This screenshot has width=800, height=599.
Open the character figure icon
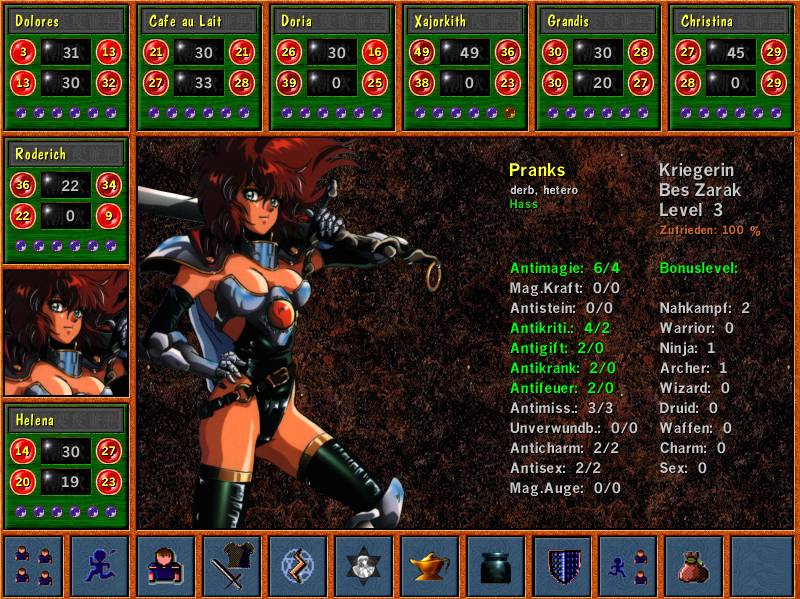click(166, 566)
